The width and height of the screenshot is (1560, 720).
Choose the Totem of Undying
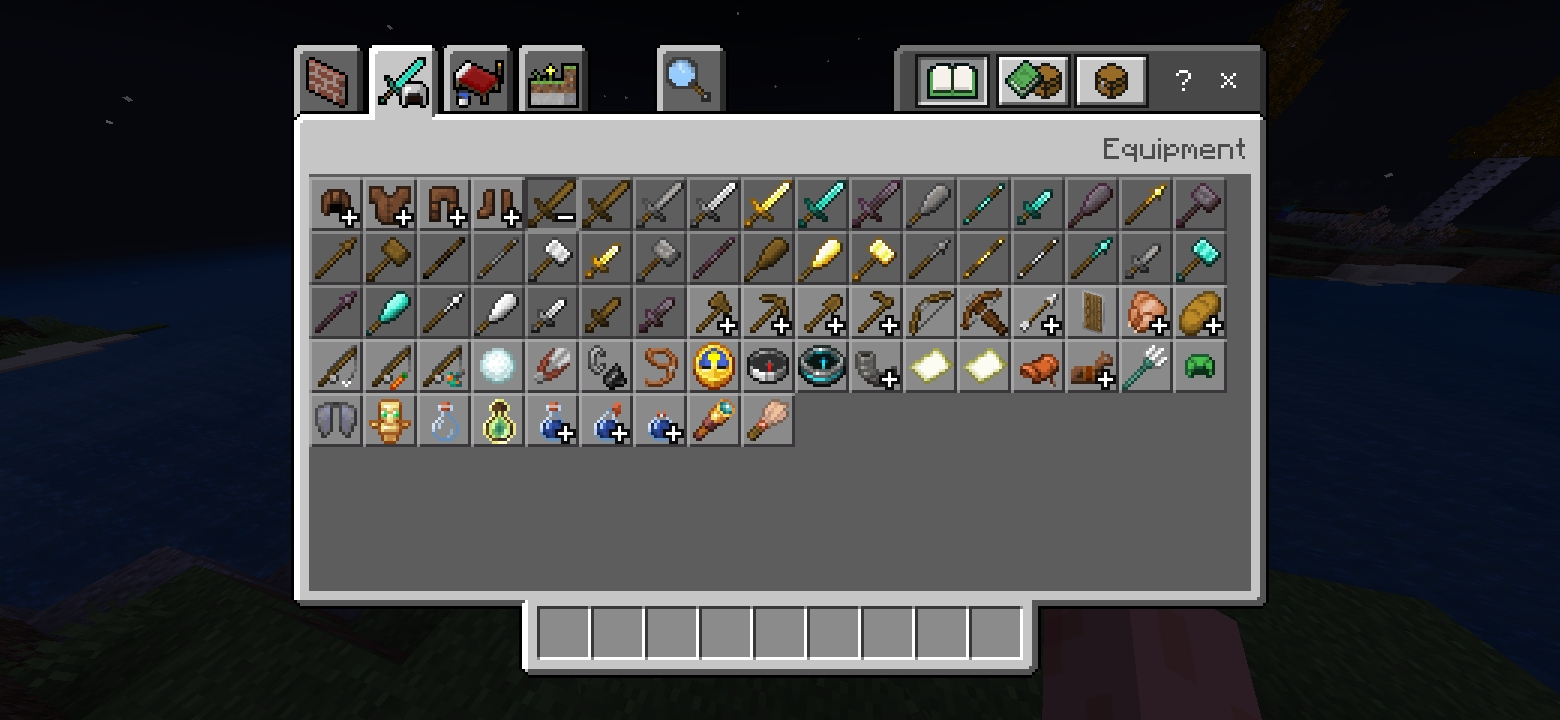(x=390, y=421)
